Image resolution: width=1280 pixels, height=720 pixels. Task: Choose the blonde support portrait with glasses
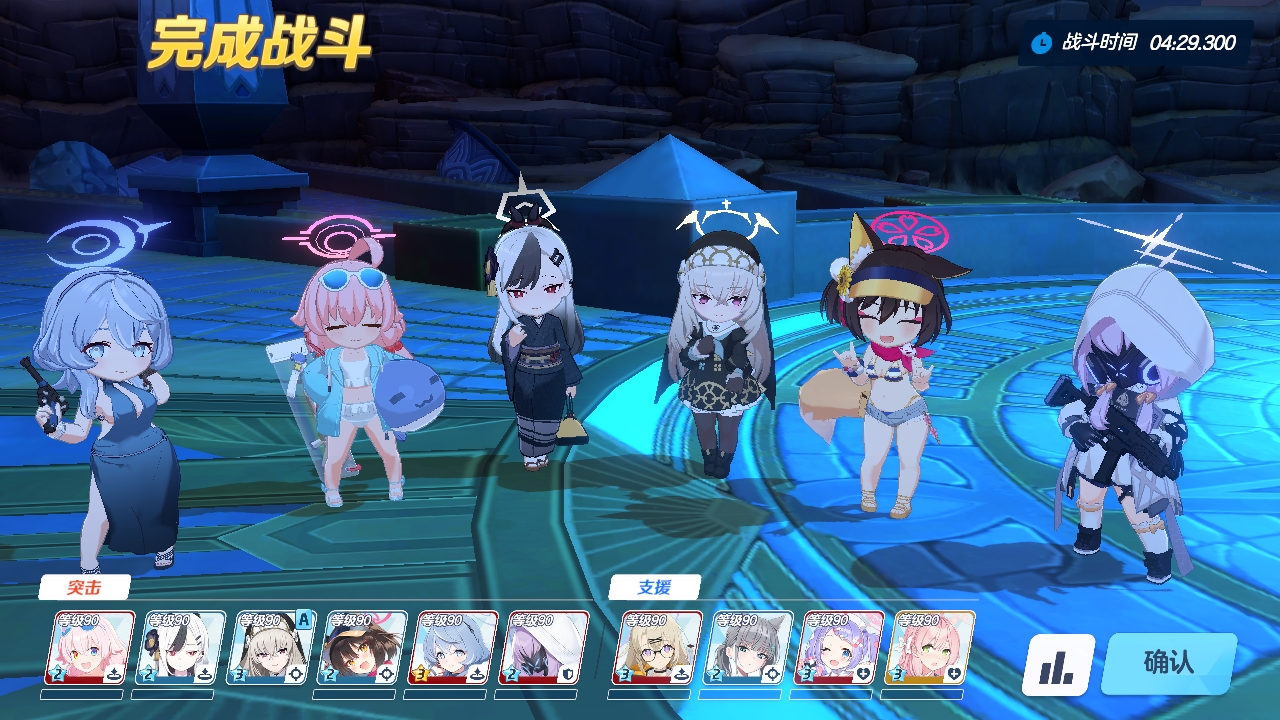(x=657, y=648)
